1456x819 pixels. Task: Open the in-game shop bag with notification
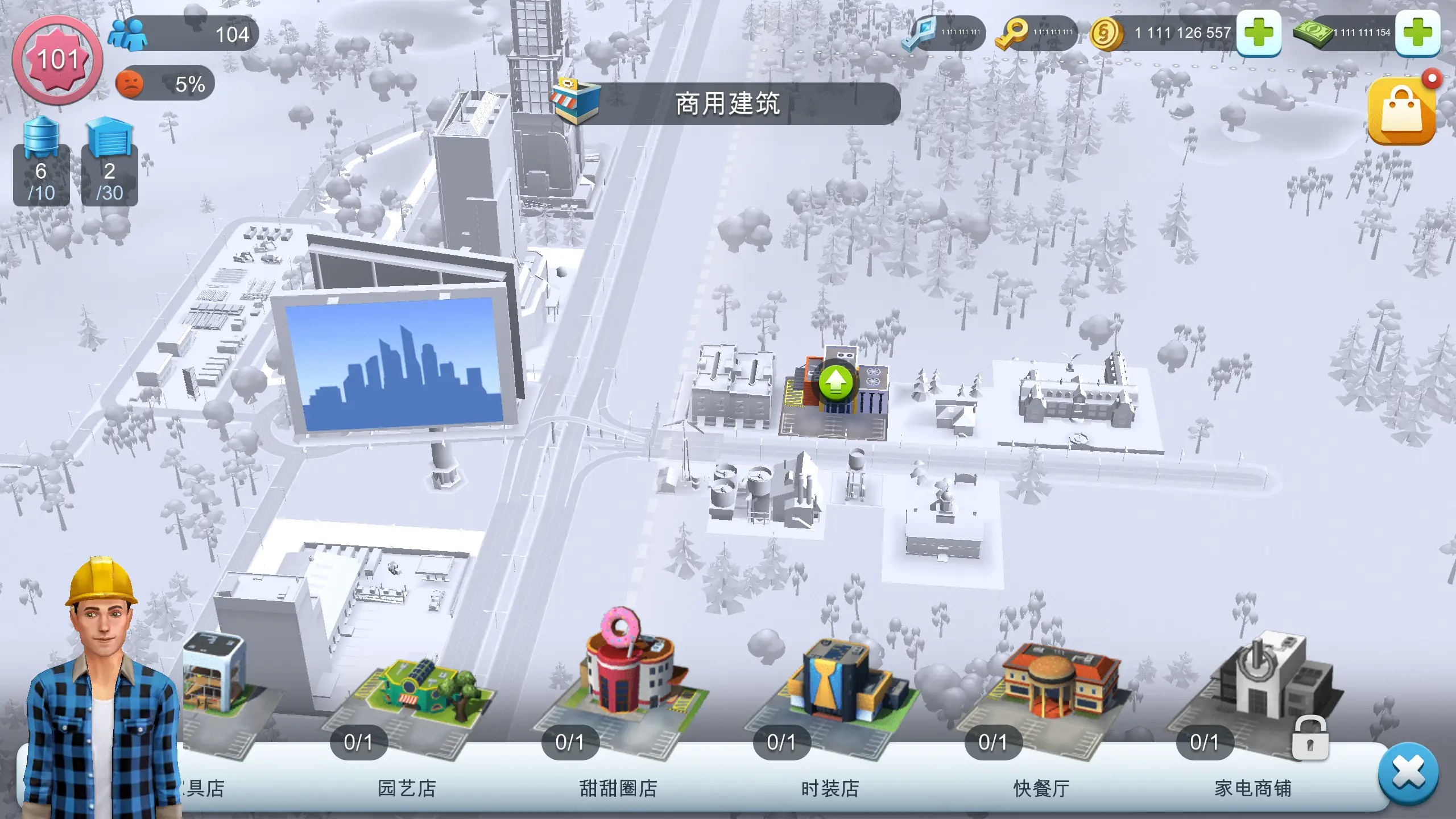coord(1403,110)
